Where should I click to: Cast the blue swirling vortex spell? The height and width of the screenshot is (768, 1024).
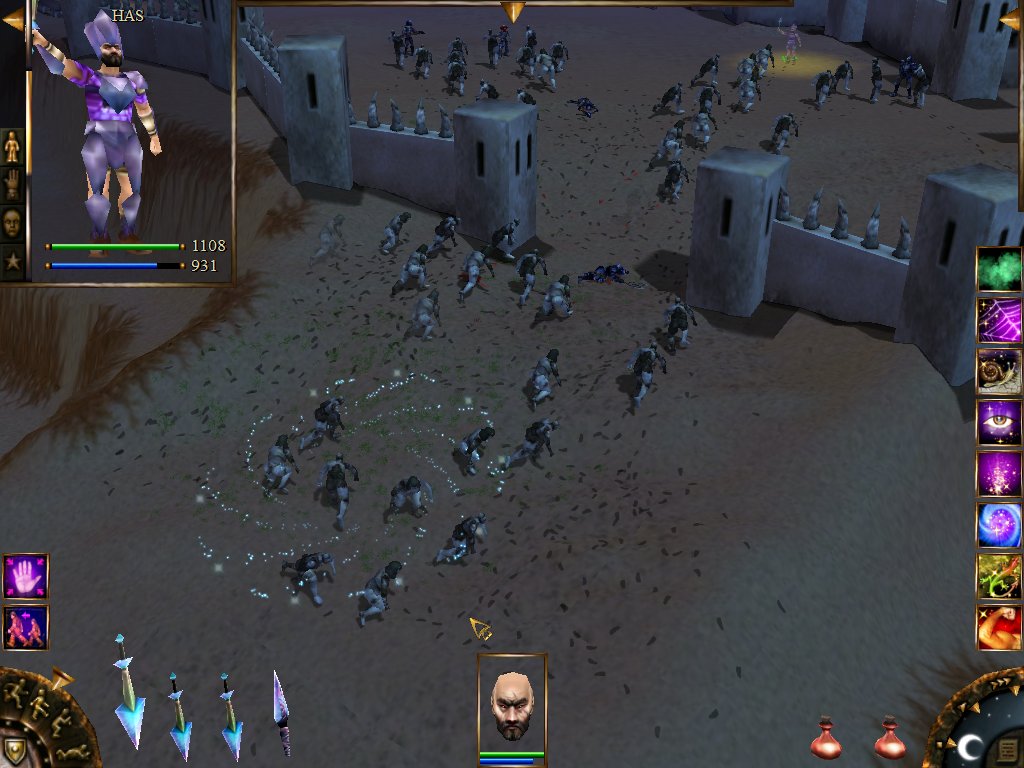[x=999, y=525]
